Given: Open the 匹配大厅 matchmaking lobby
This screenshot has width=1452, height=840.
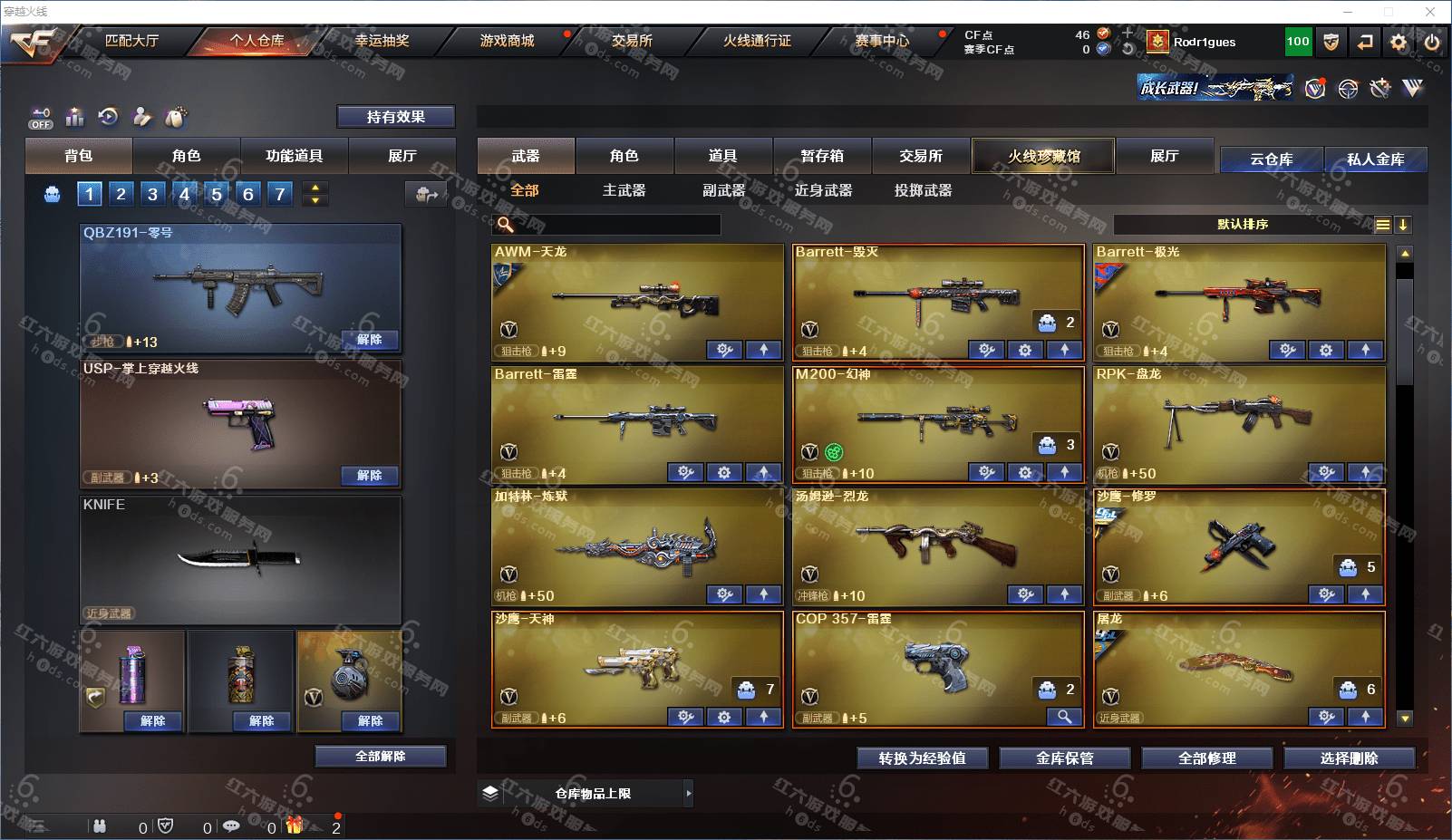Looking at the screenshot, I should coord(131,41).
